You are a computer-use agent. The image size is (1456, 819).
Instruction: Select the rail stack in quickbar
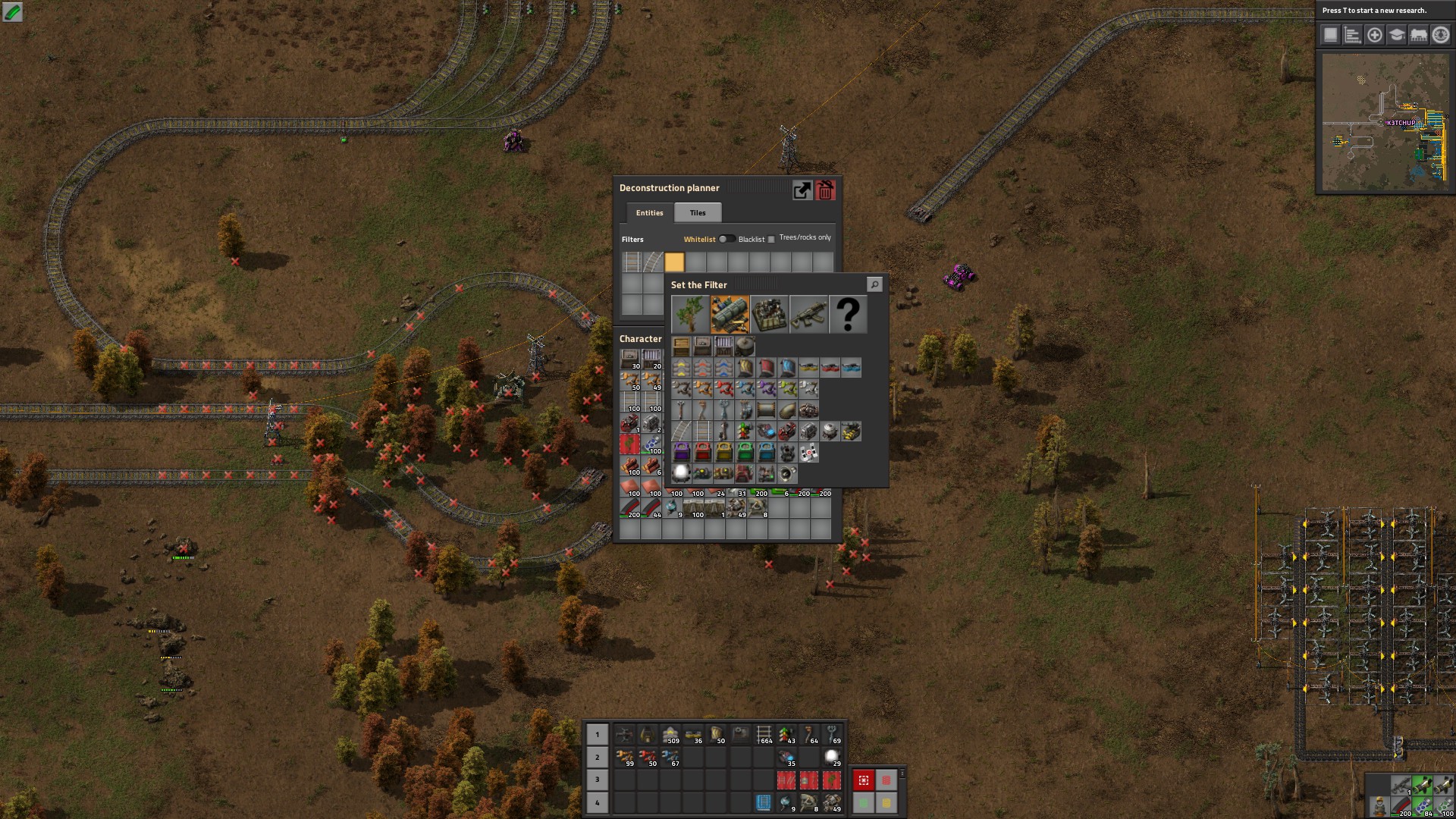[764, 735]
